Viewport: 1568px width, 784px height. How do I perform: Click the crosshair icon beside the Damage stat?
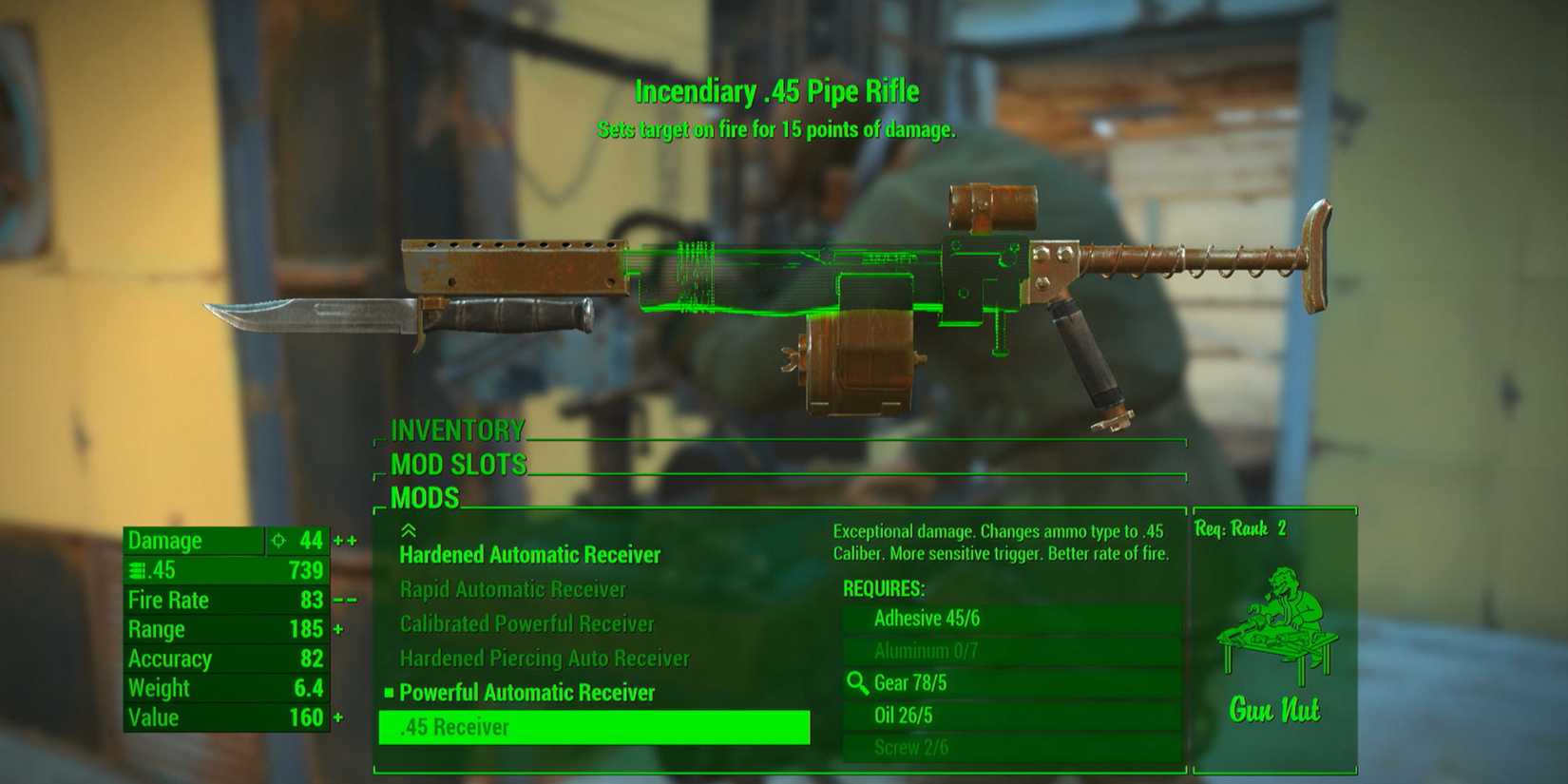coord(277,540)
